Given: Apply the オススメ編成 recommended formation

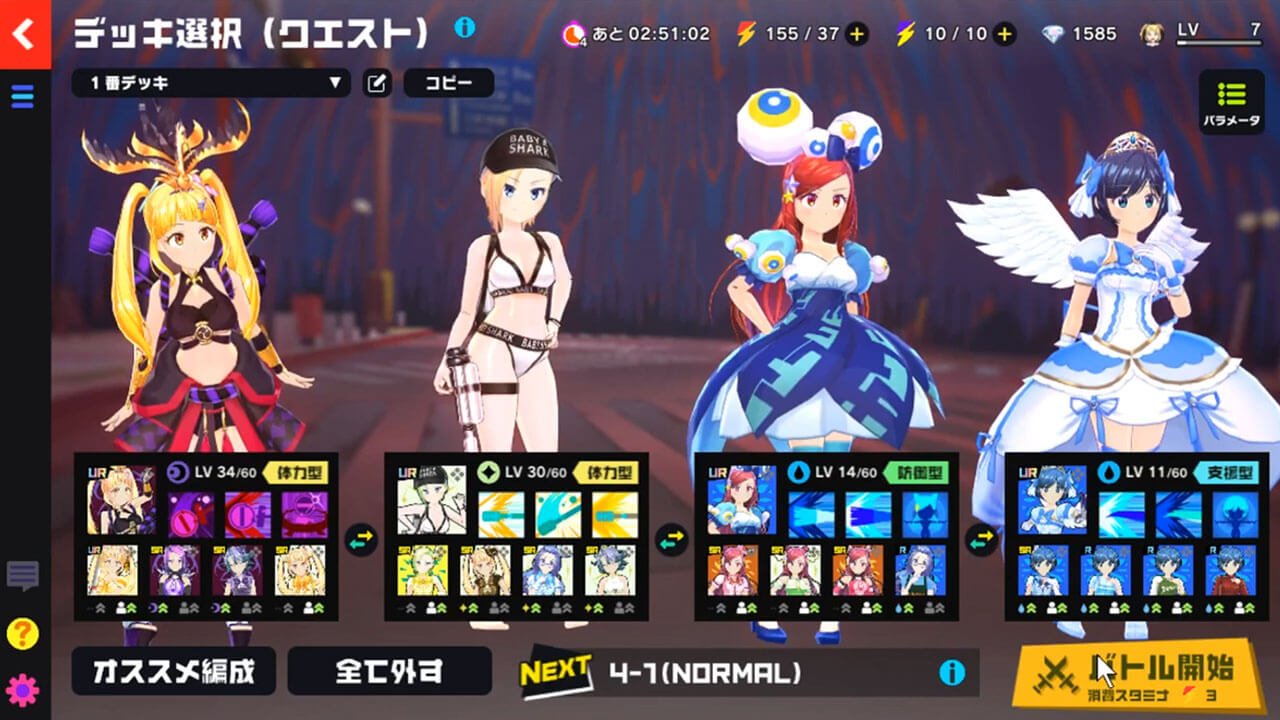Looking at the screenshot, I should 173,671.
